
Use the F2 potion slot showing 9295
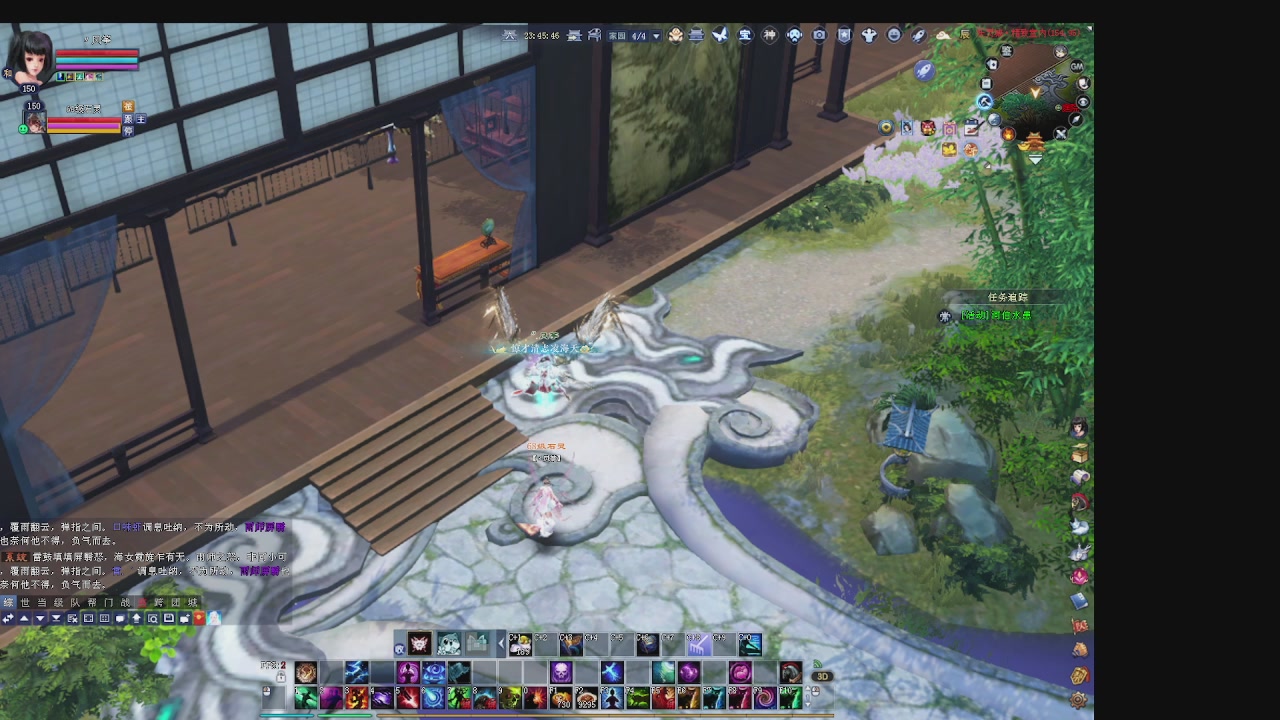pyautogui.click(x=586, y=697)
